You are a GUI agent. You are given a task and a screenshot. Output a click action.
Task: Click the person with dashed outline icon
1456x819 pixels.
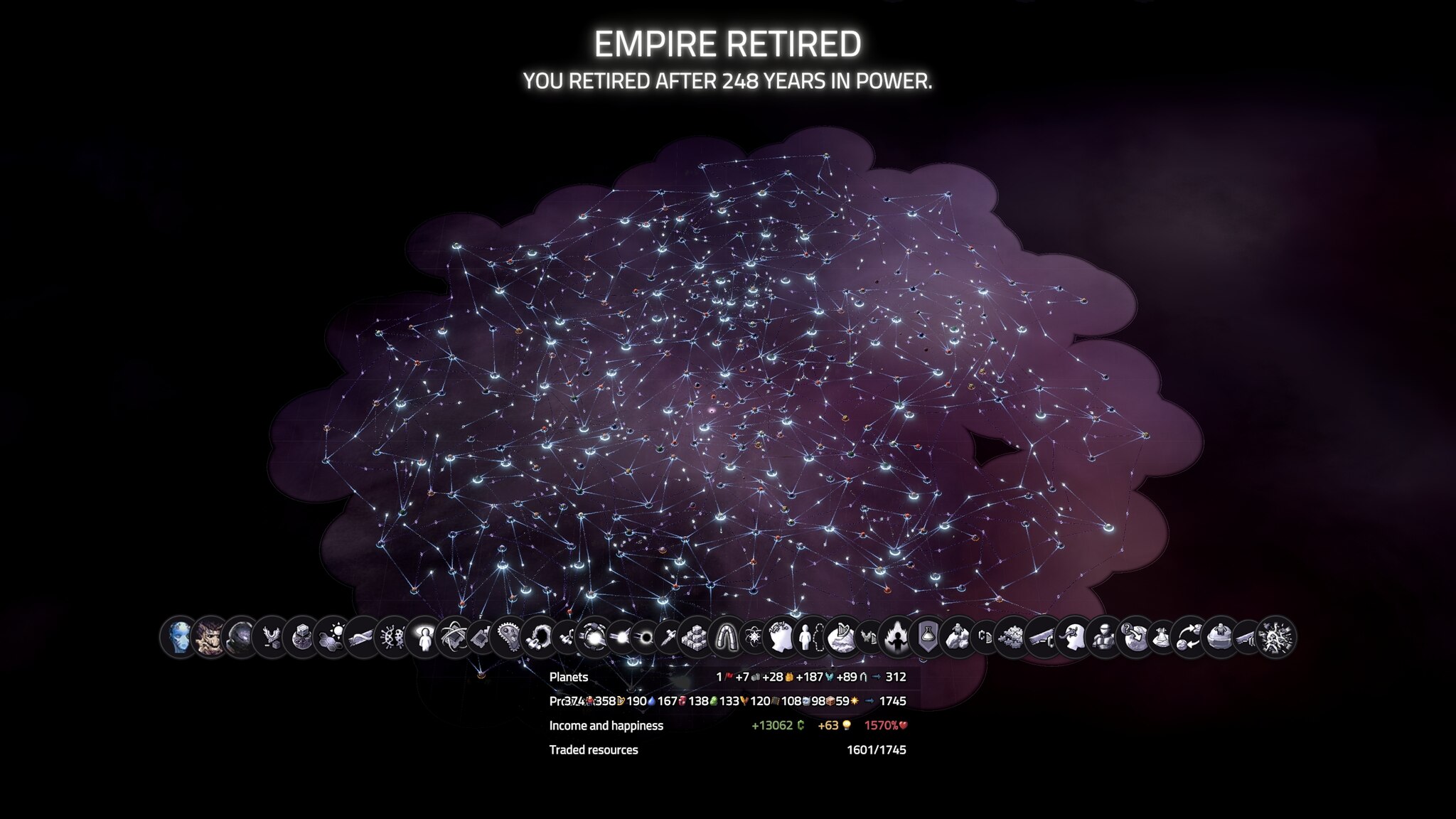click(810, 636)
